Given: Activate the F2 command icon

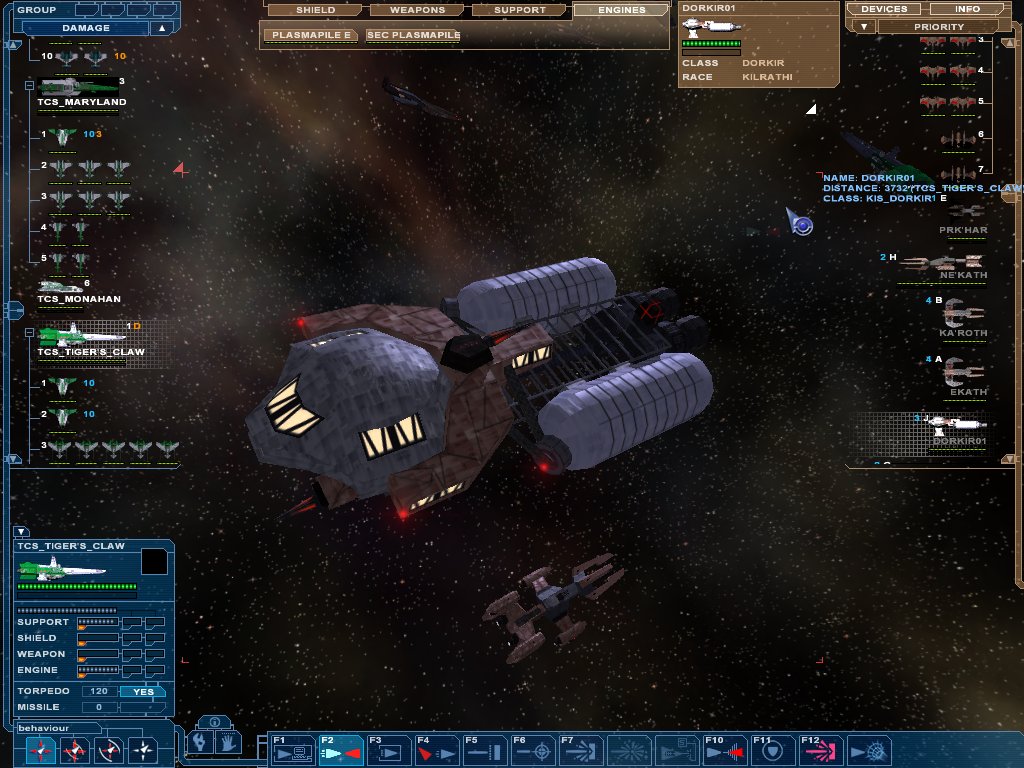Looking at the screenshot, I should tap(339, 750).
